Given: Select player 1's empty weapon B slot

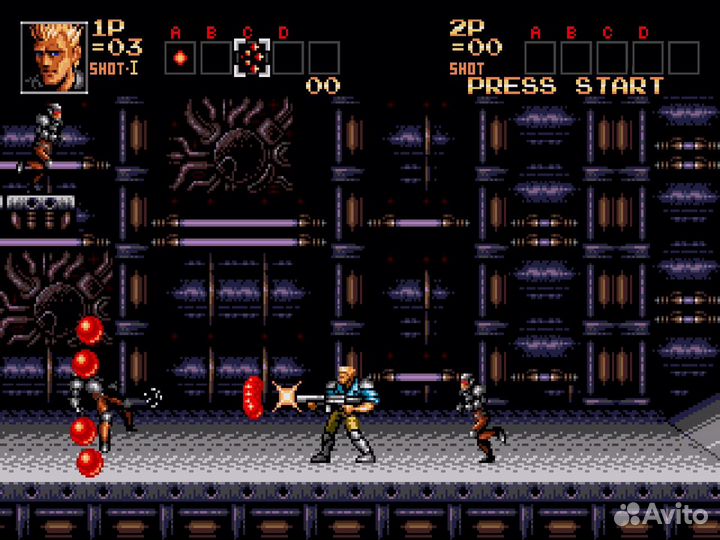Looking at the screenshot, I should point(216,58).
